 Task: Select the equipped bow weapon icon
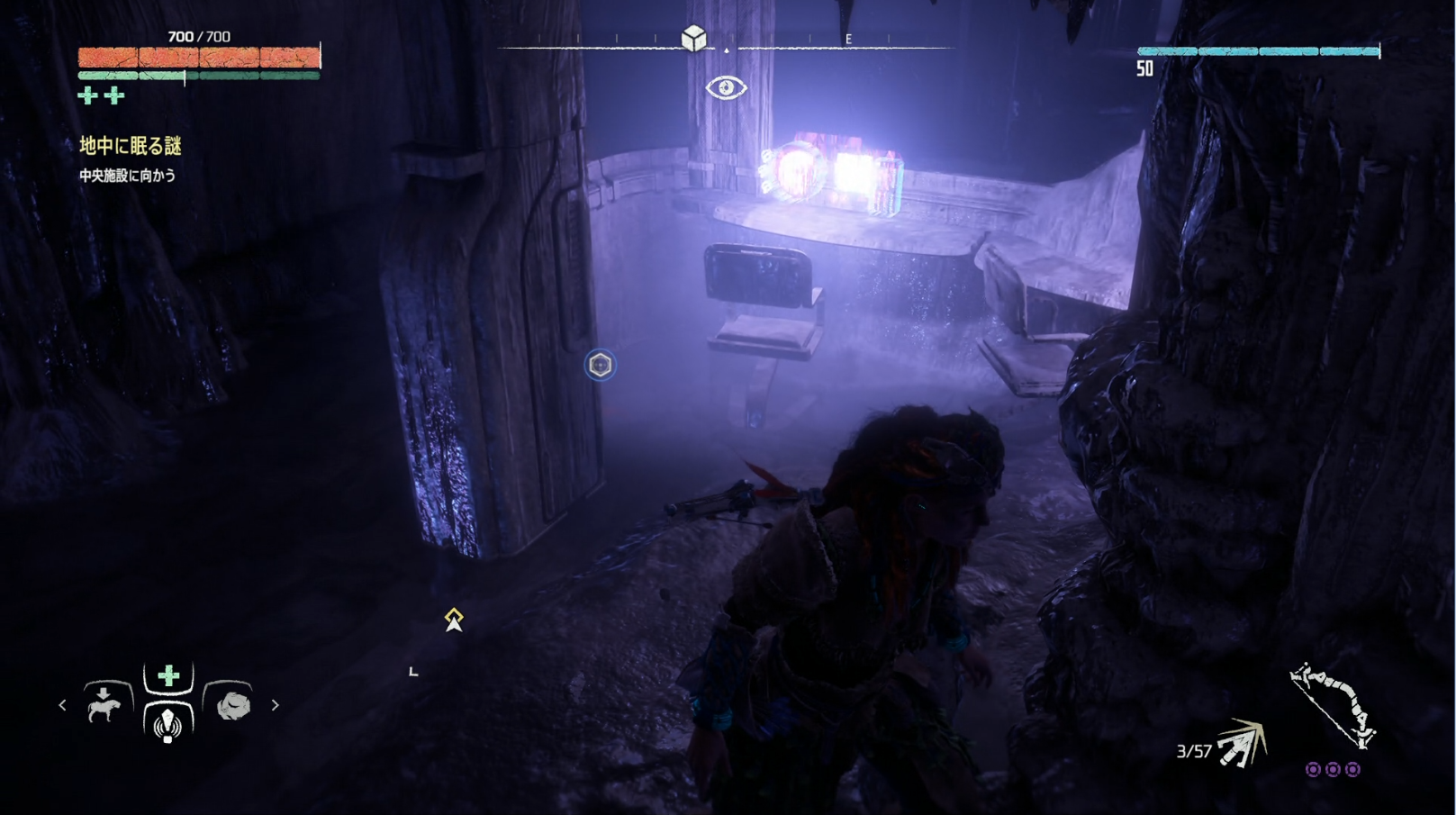[1331, 706]
